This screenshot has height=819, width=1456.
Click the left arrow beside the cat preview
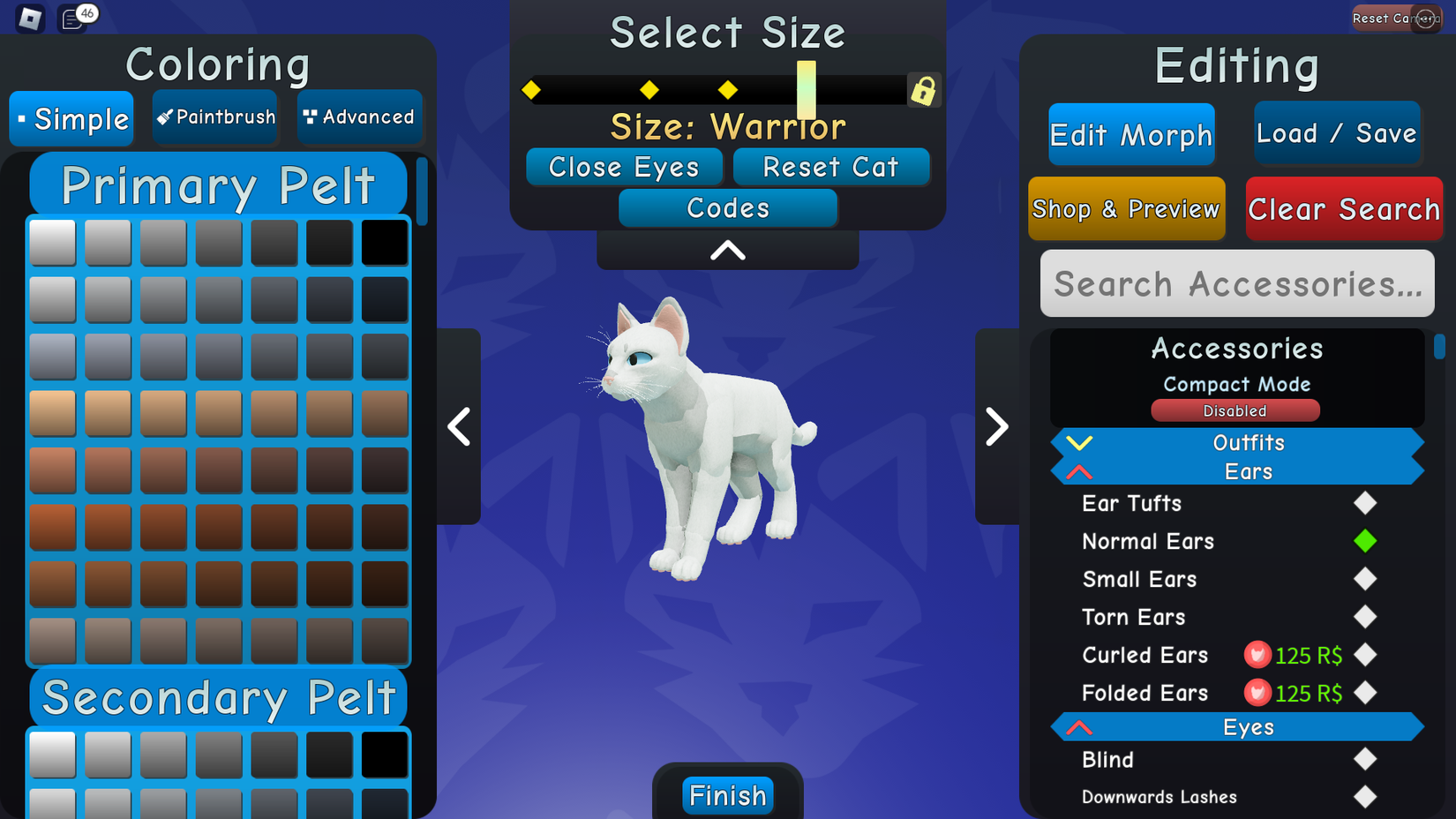459,427
